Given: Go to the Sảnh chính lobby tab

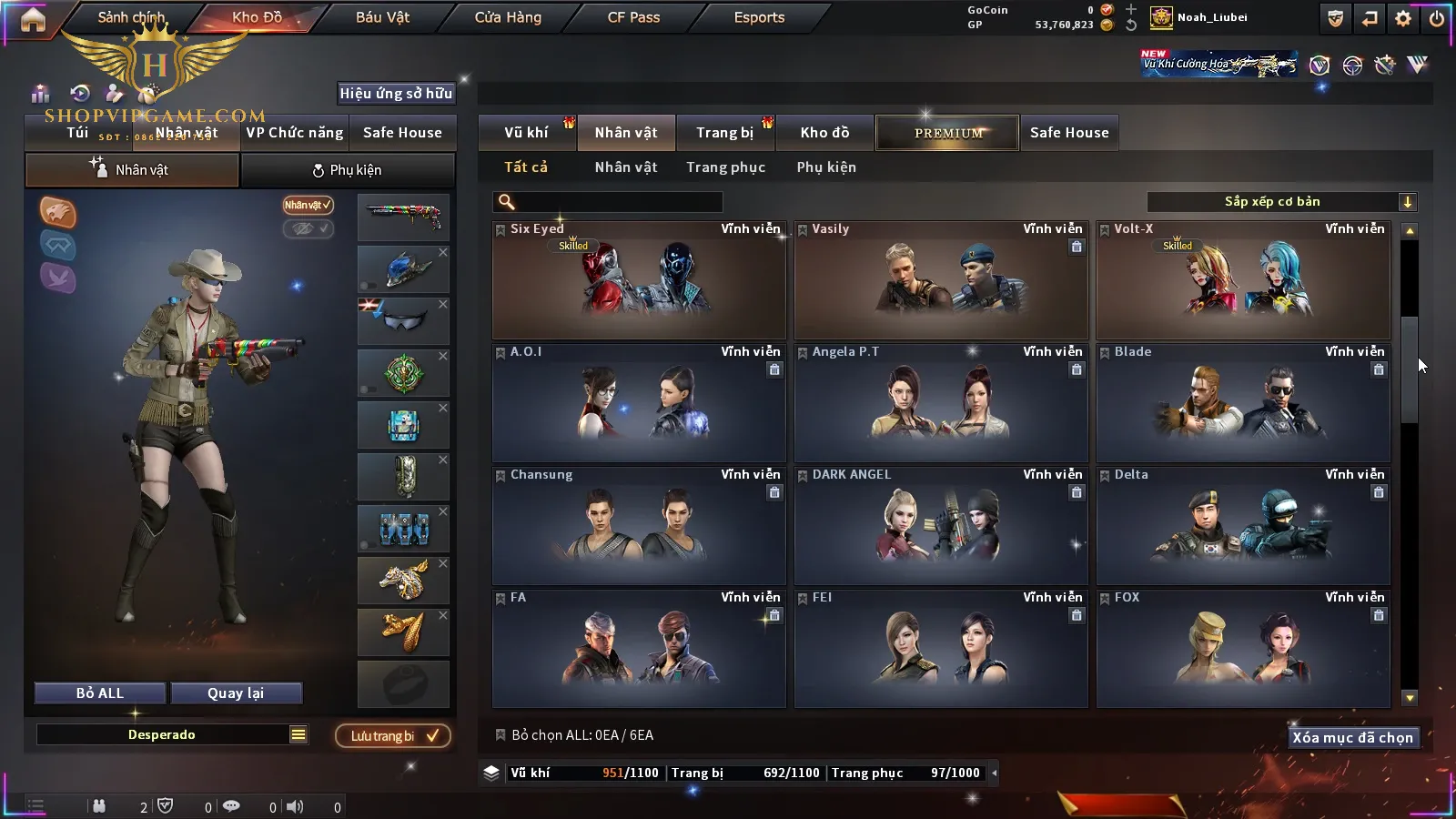Looking at the screenshot, I should 131,17.
